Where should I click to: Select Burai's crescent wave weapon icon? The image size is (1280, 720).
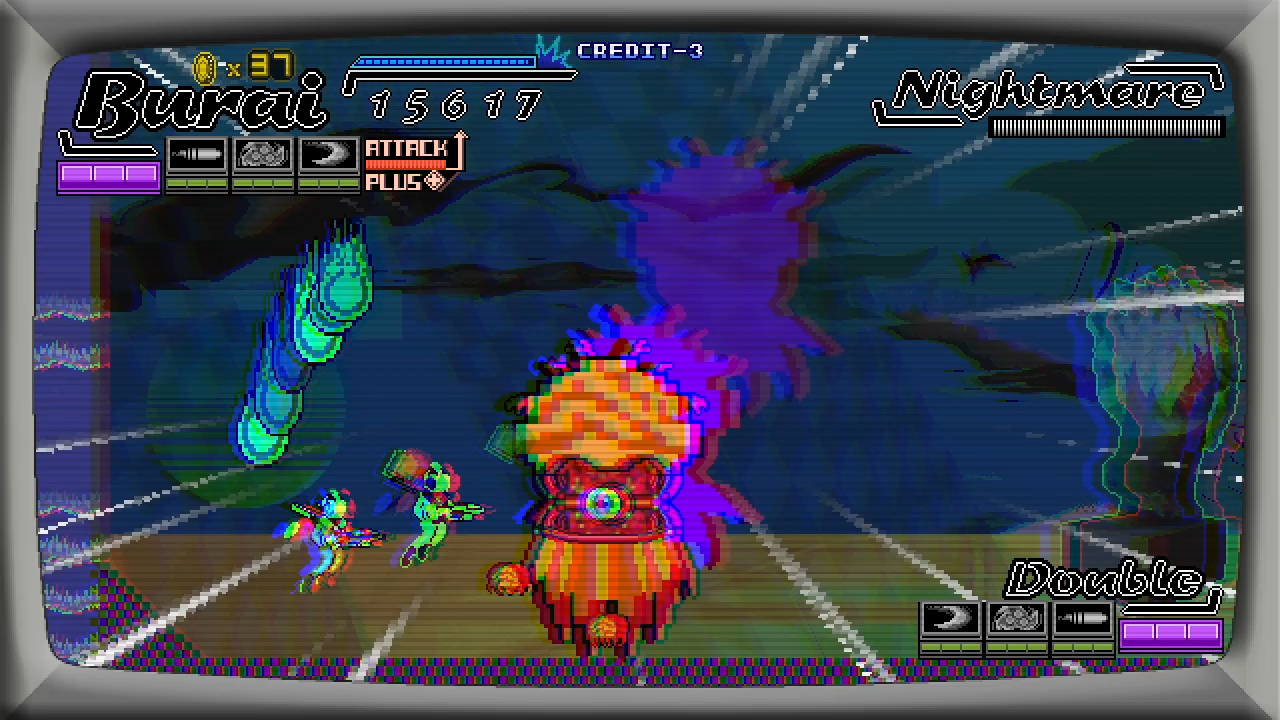tap(328, 153)
